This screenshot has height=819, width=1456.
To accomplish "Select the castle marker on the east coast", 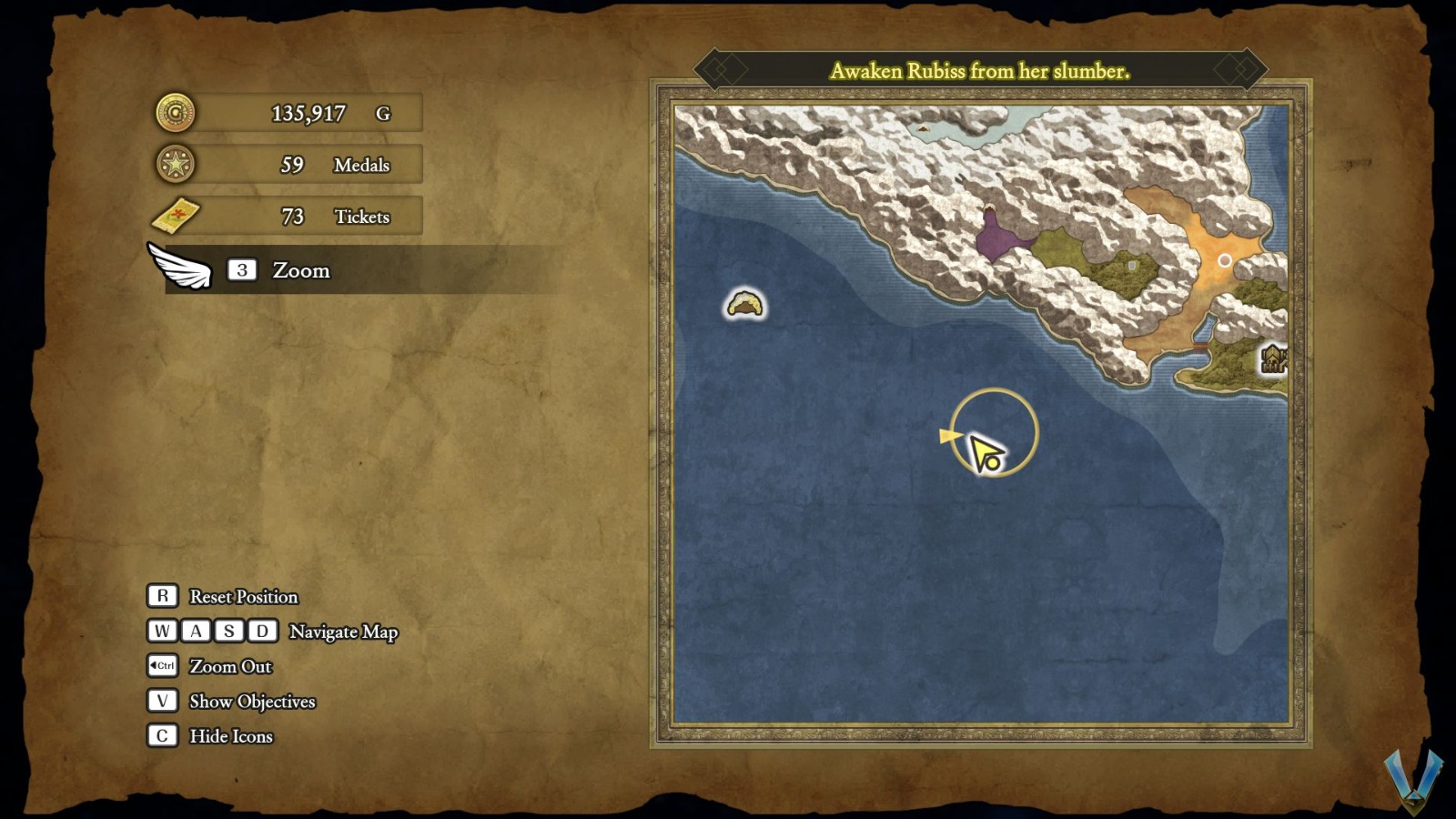I will pos(1273,359).
